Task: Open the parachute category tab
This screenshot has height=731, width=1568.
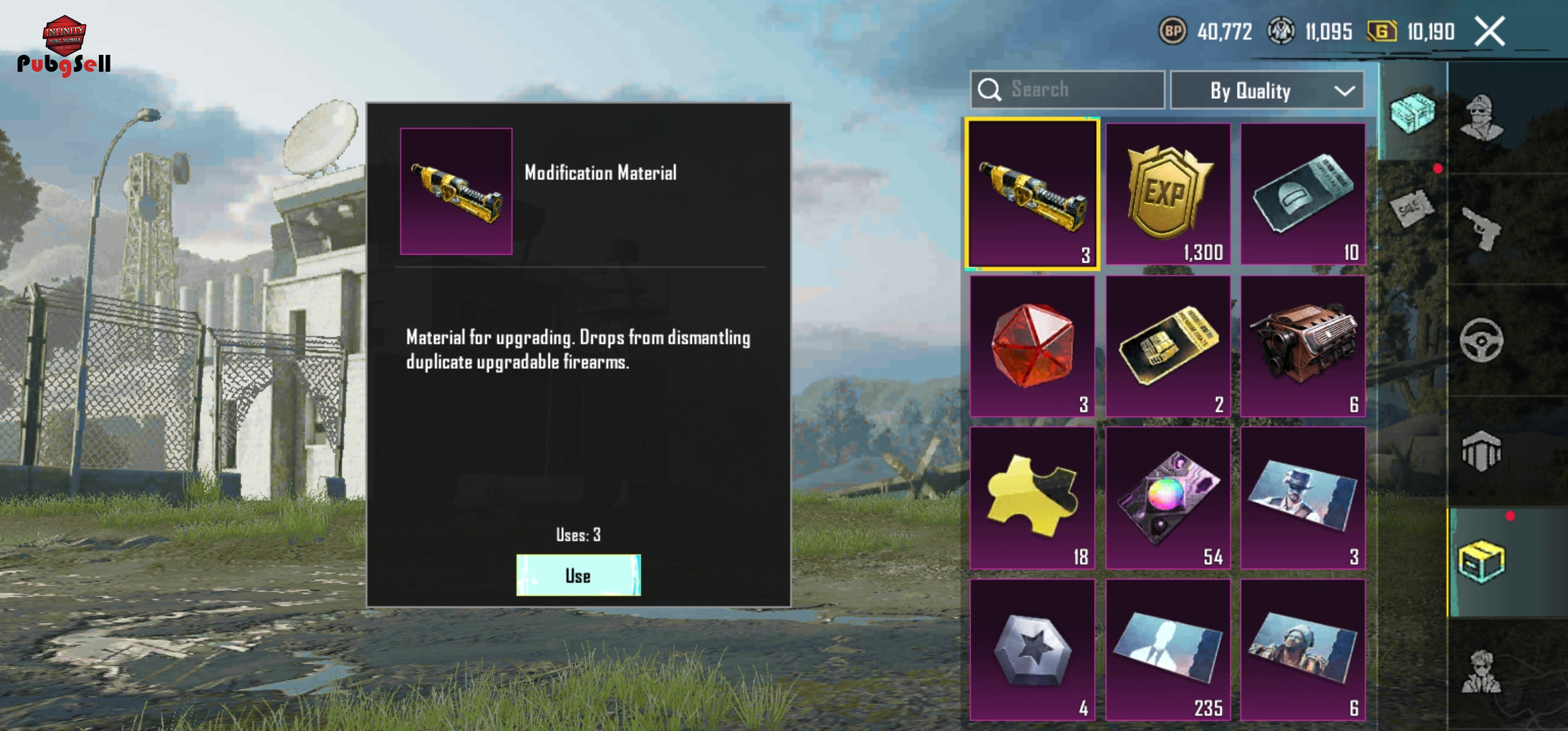Action: click(x=1481, y=451)
